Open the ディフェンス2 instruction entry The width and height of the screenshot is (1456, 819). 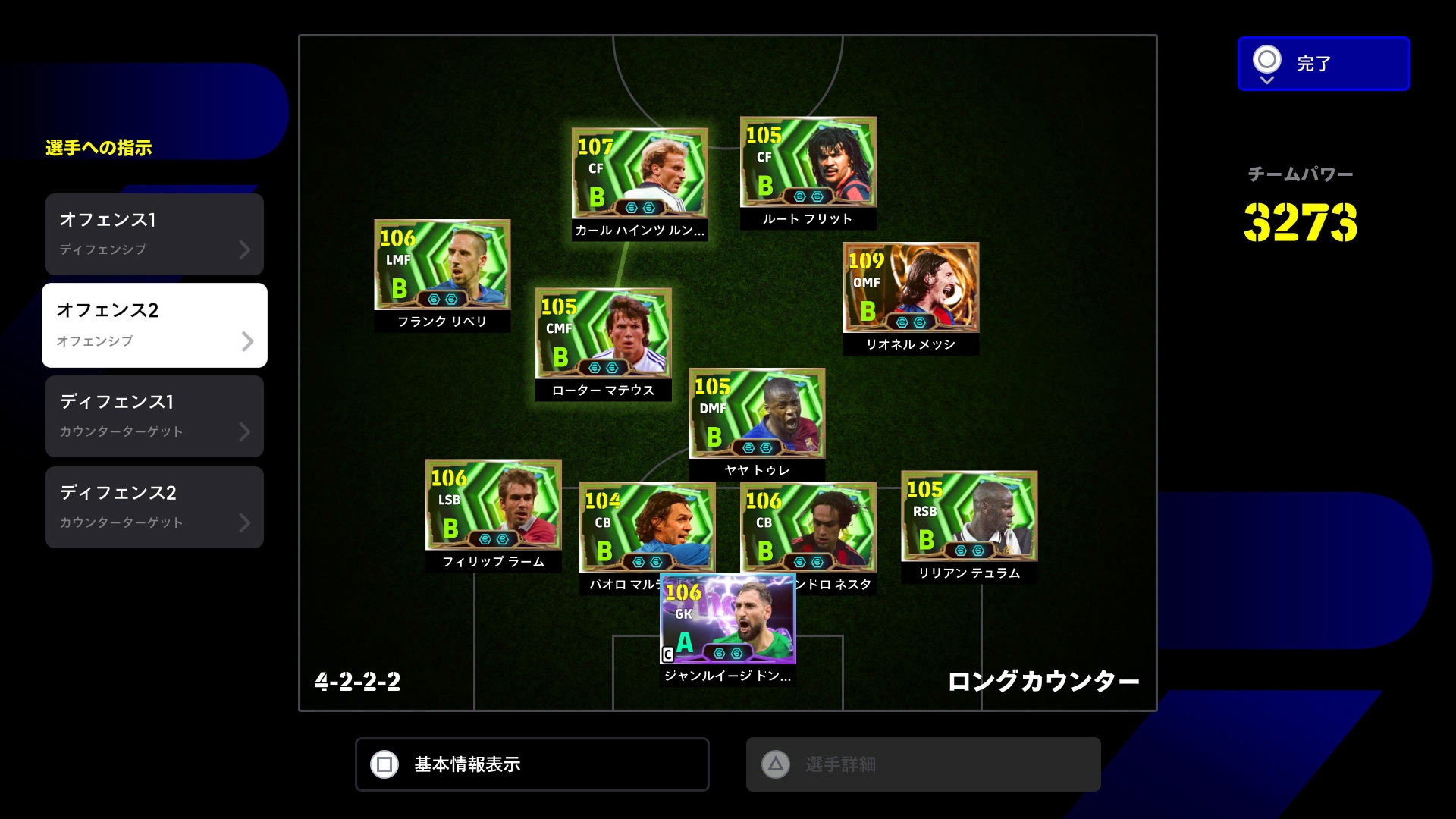pyautogui.click(x=155, y=507)
